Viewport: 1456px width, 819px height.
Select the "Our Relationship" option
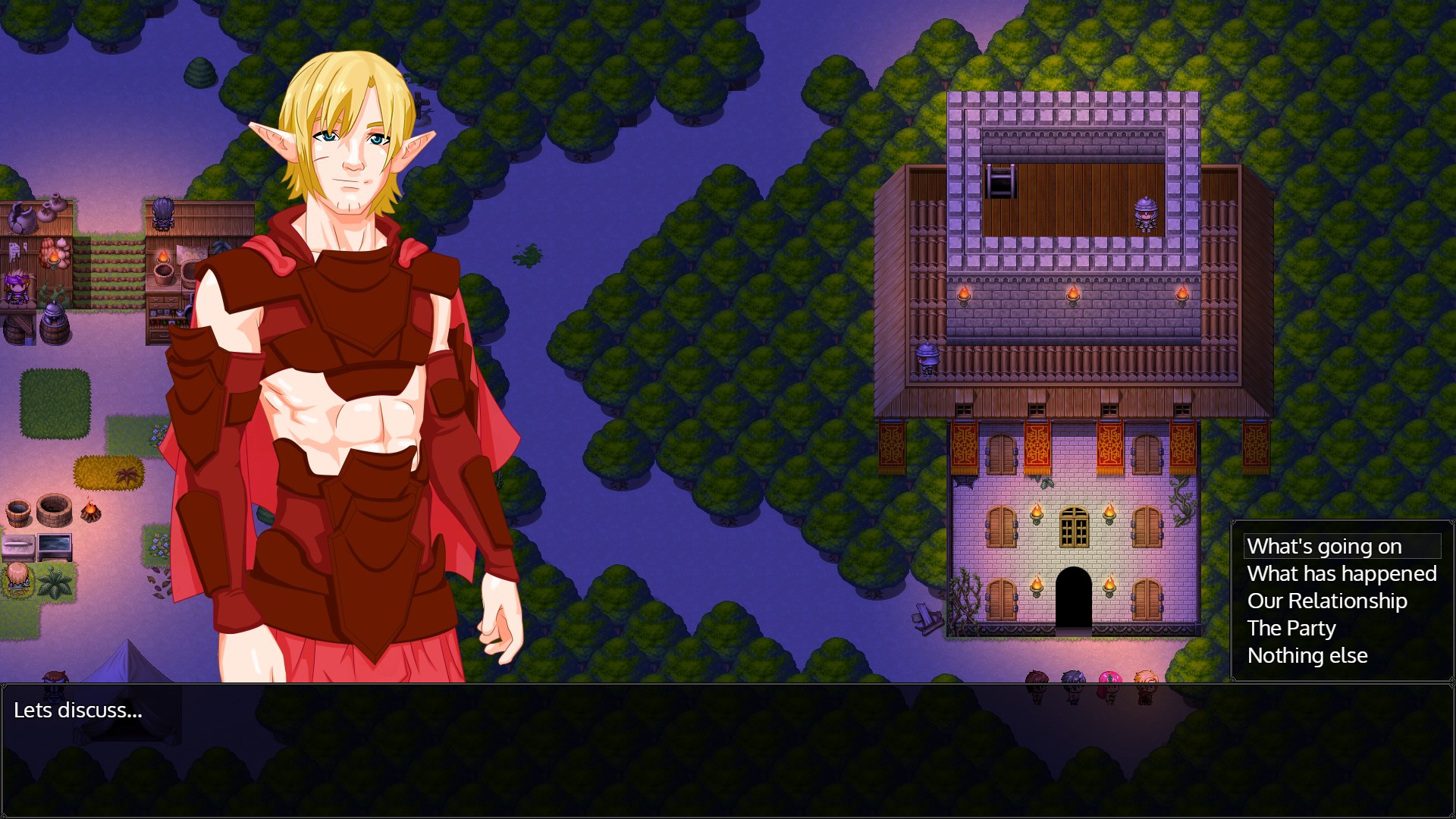pos(1327,601)
